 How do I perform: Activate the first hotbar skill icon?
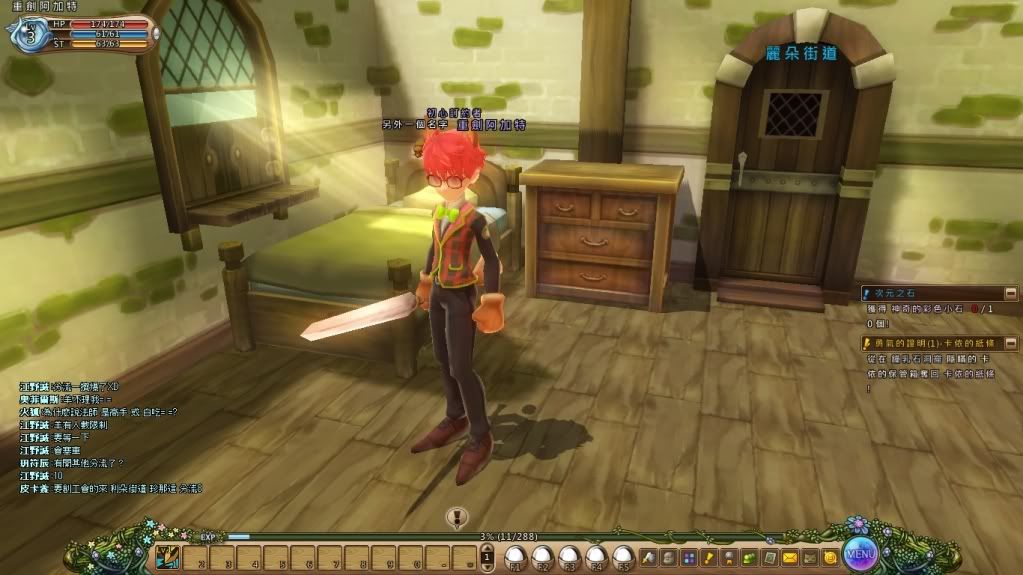[168, 558]
